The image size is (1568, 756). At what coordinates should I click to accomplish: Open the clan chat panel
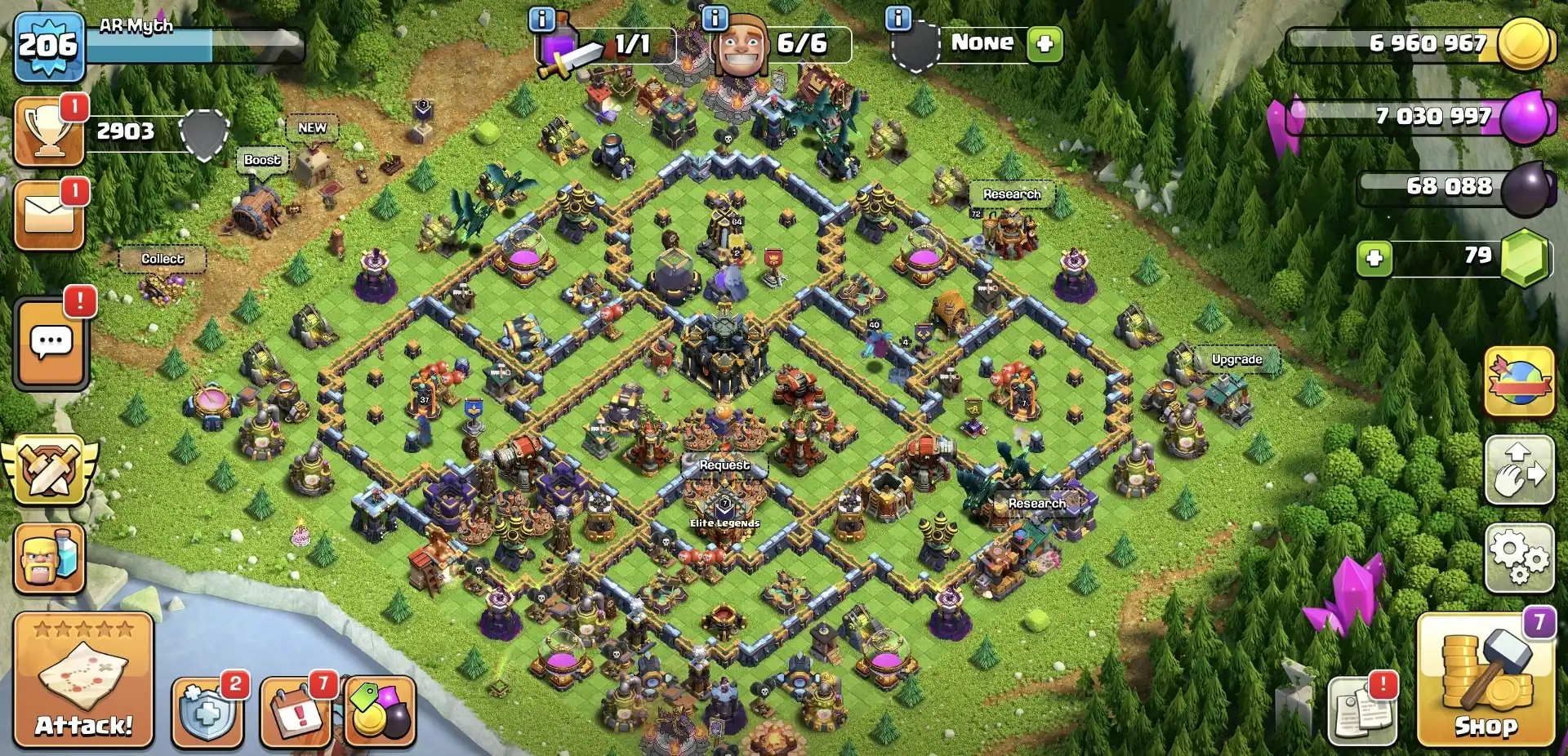49,343
